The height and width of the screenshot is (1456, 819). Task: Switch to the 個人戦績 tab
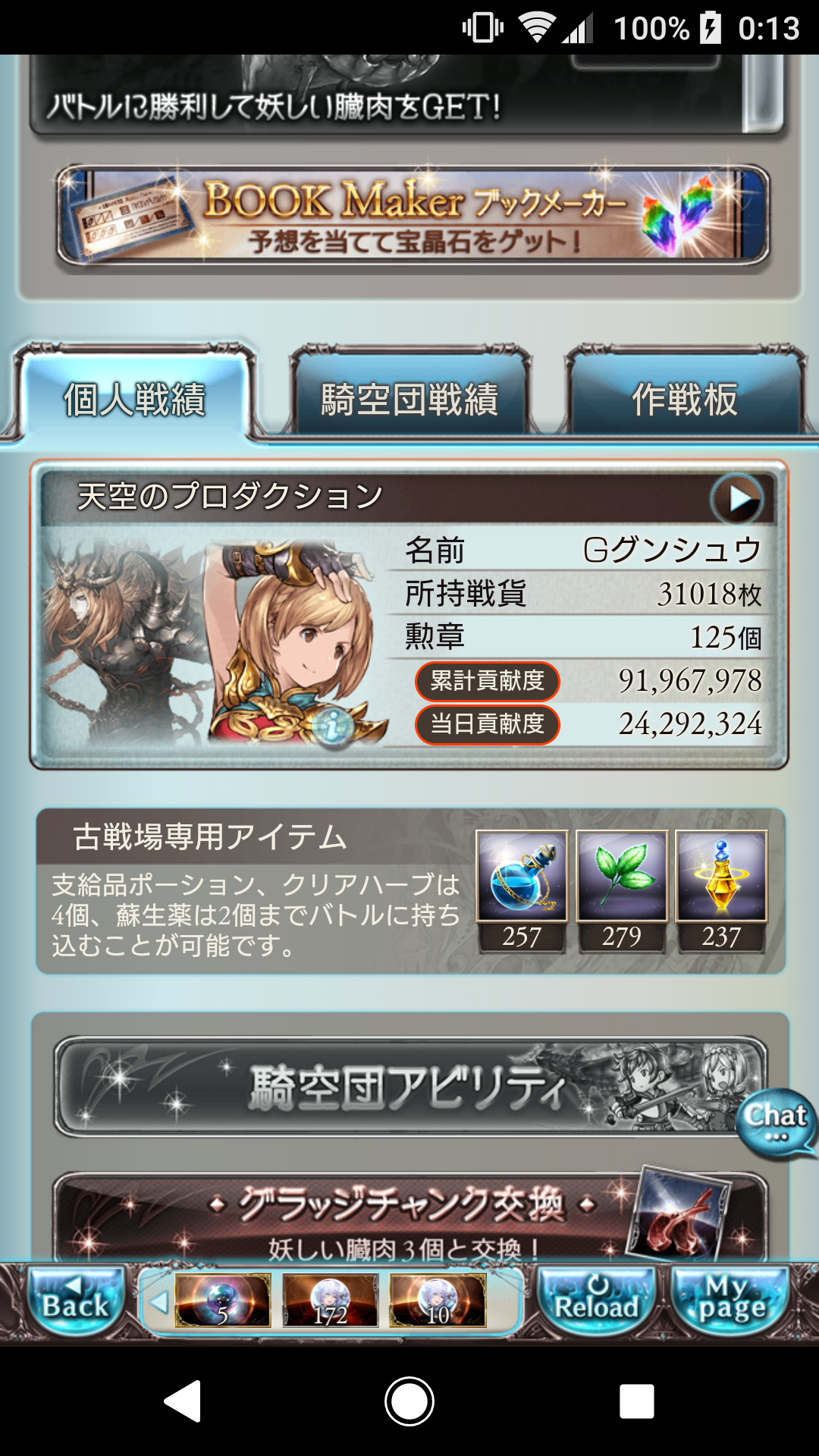pos(135,399)
